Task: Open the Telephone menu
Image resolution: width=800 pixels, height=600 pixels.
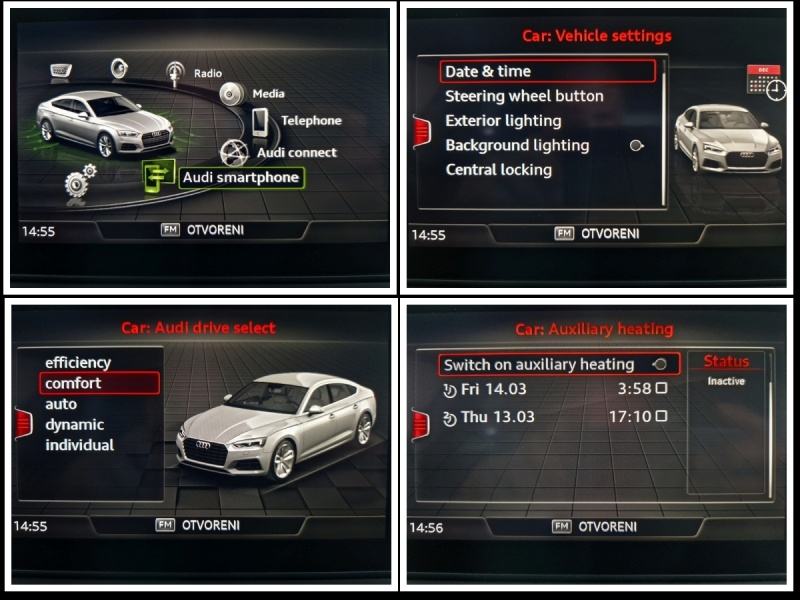Action: coord(310,121)
